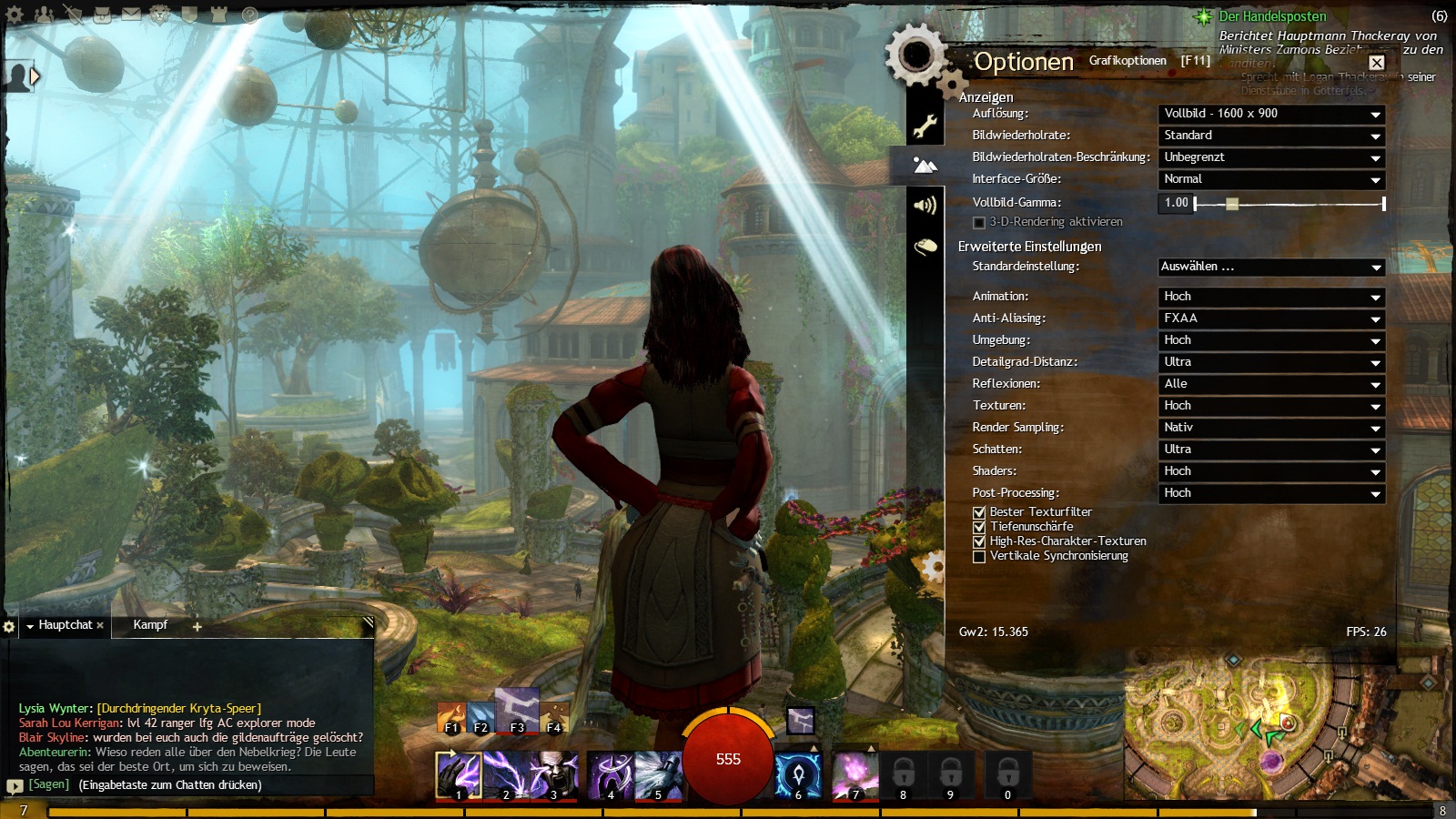Image resolution: width=1456 pixels, height=819 pixels.
Task: Switch to the sound options tab
Action: [925, 206]
